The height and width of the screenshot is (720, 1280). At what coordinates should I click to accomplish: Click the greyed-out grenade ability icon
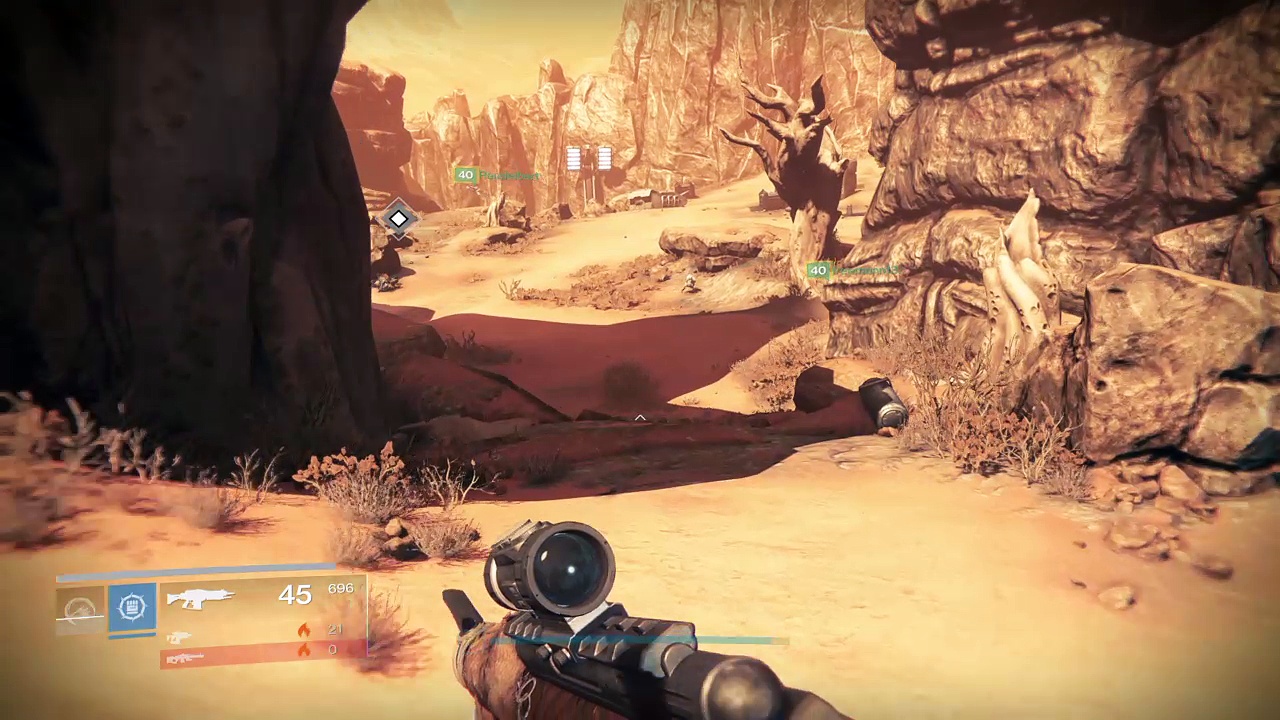(80, 608)
